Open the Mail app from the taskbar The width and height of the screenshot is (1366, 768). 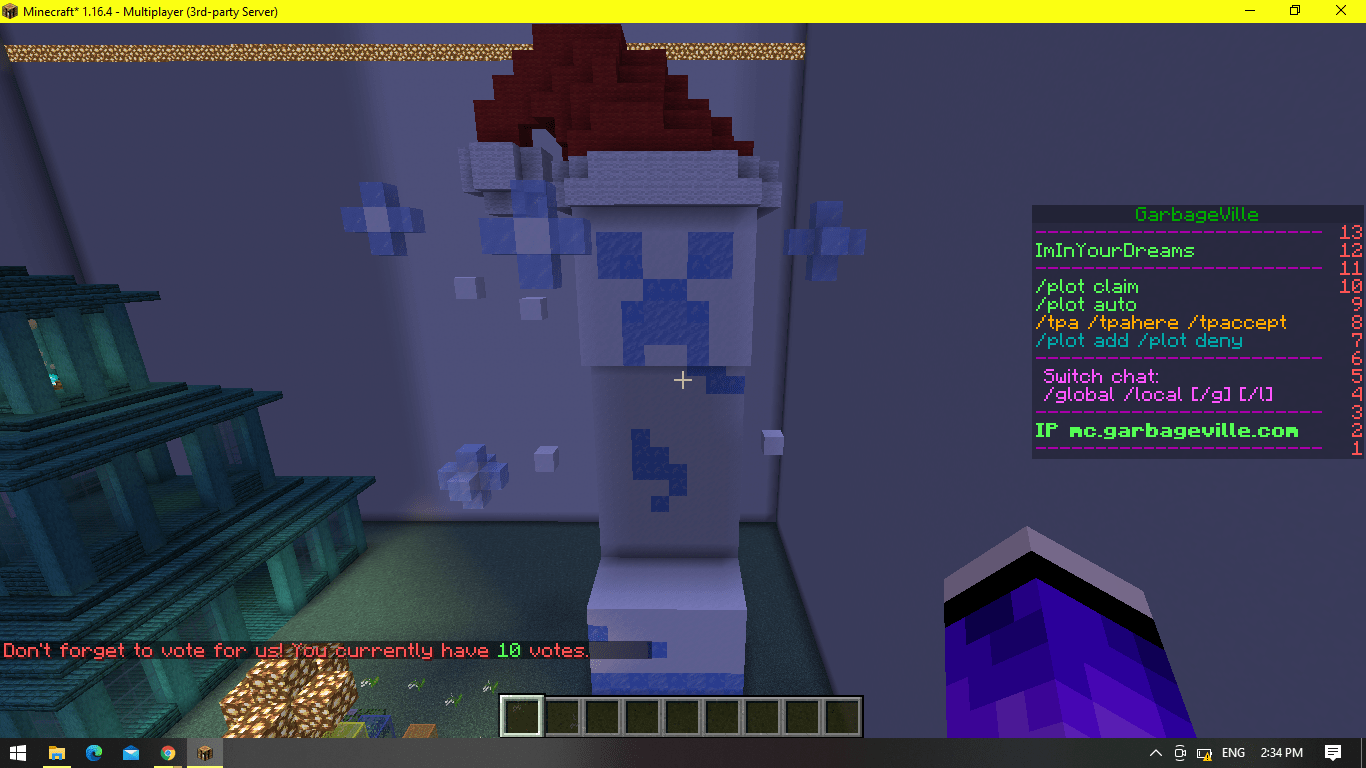coord(131,753)
